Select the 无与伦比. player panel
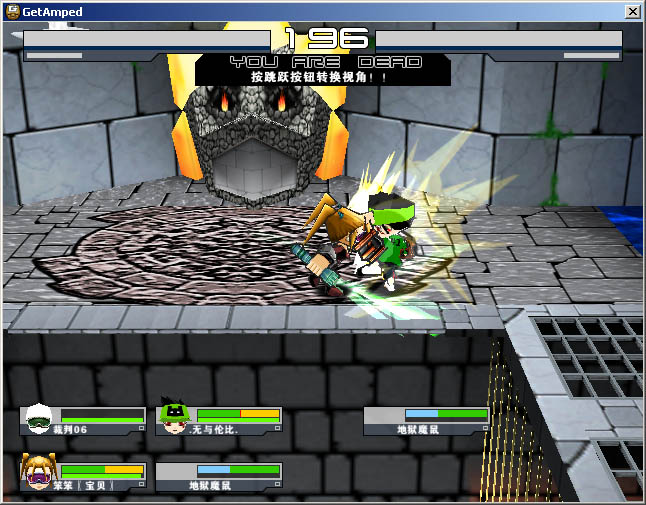This screenshot has width=646, height=505. (219, 420)
